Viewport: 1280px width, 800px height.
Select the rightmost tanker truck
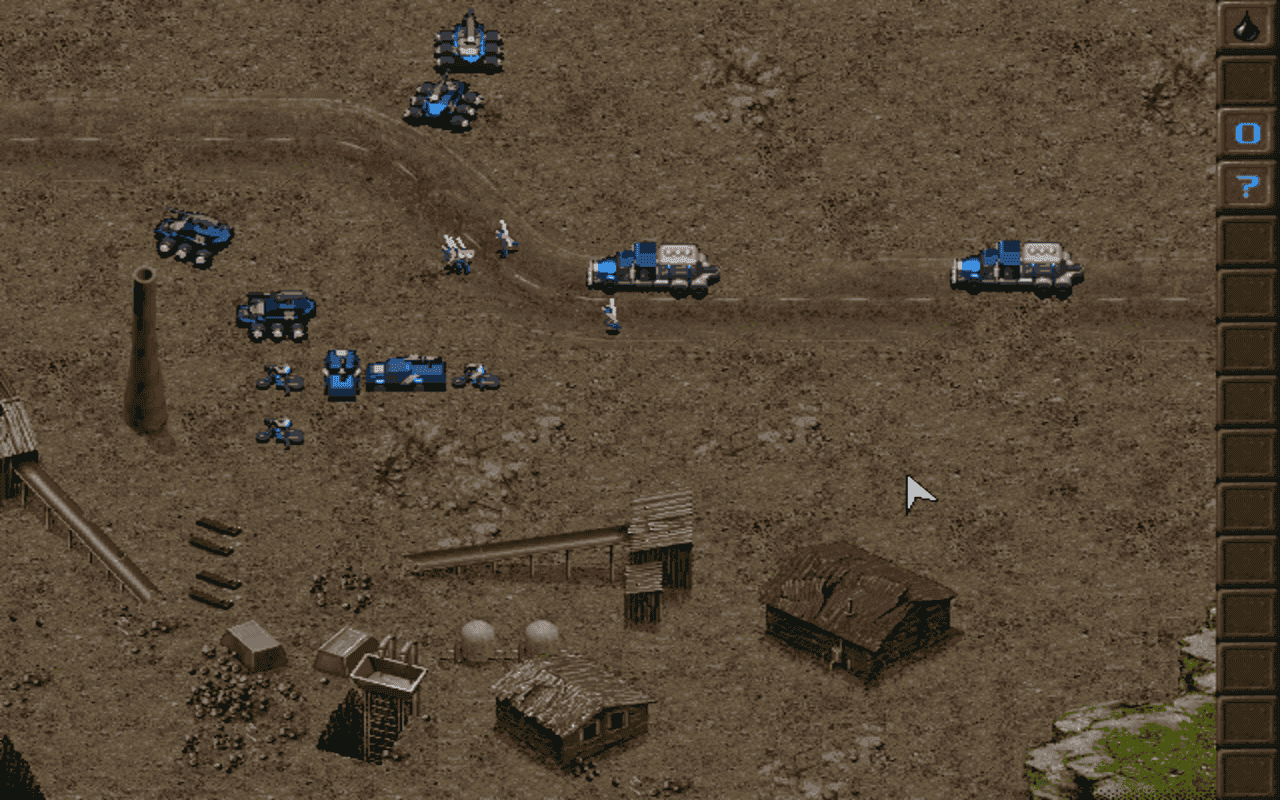coord(1015,265)
